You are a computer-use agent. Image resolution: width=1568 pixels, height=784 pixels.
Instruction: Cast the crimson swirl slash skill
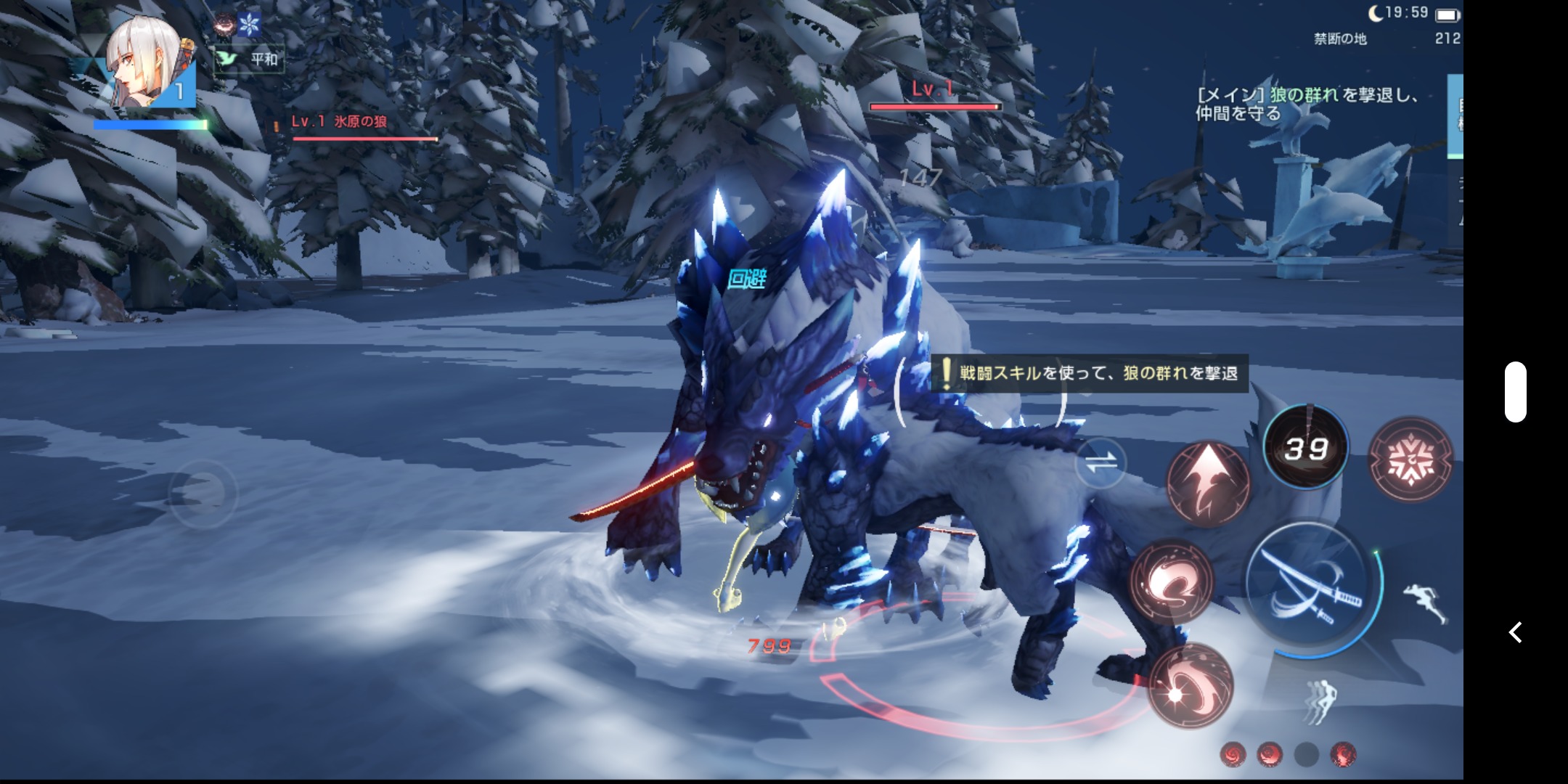coord(1171,581)
